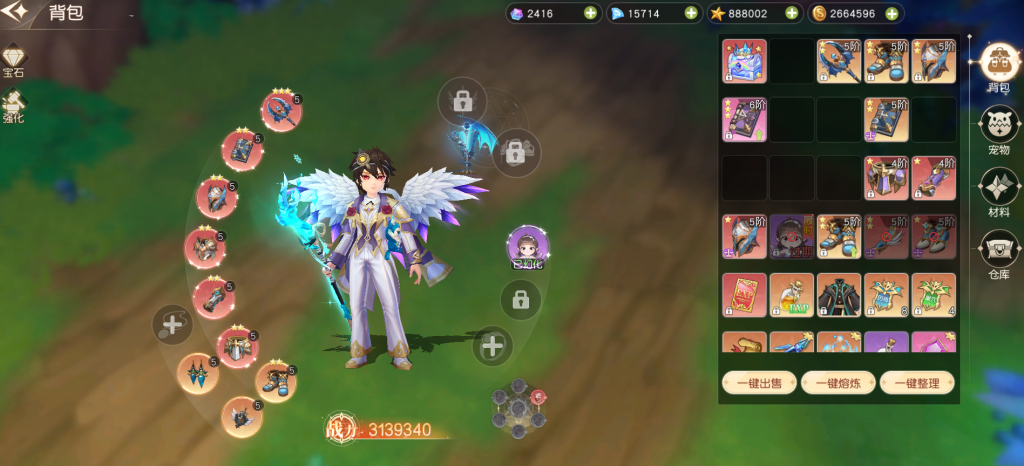Click the 一键熔炼 smelt-all button
Image resolution: width=1024 pixels, height=466 pixels.
[837, 382]
